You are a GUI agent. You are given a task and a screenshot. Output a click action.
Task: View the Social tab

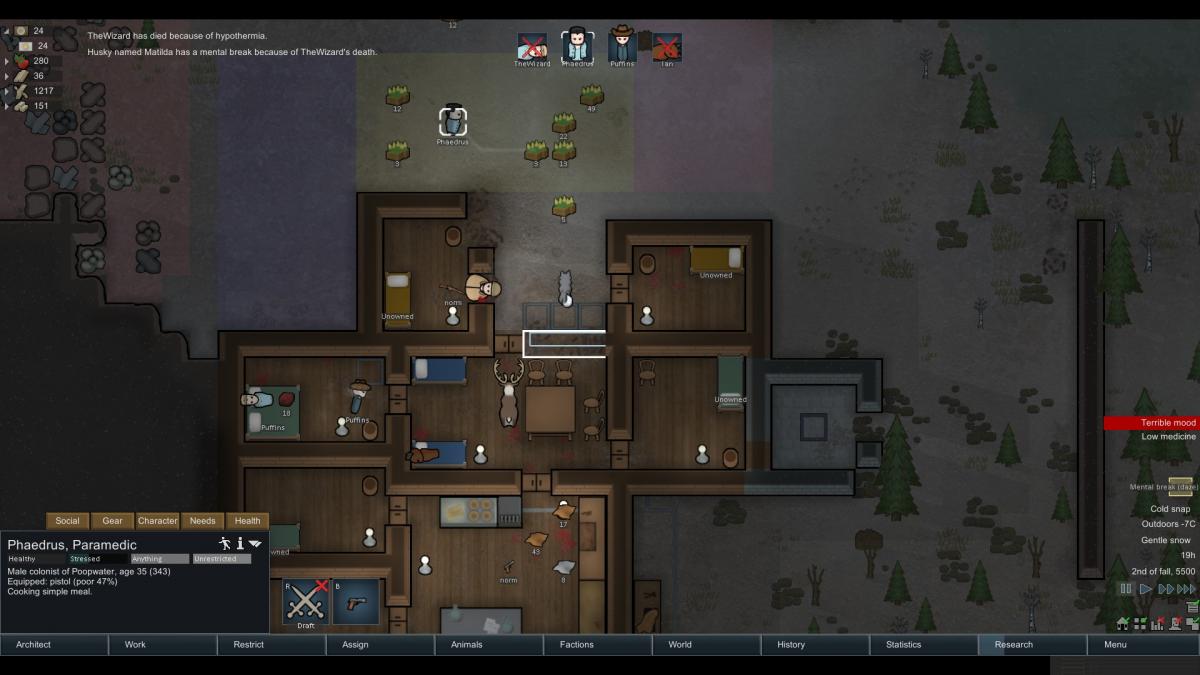pos(67,521)
